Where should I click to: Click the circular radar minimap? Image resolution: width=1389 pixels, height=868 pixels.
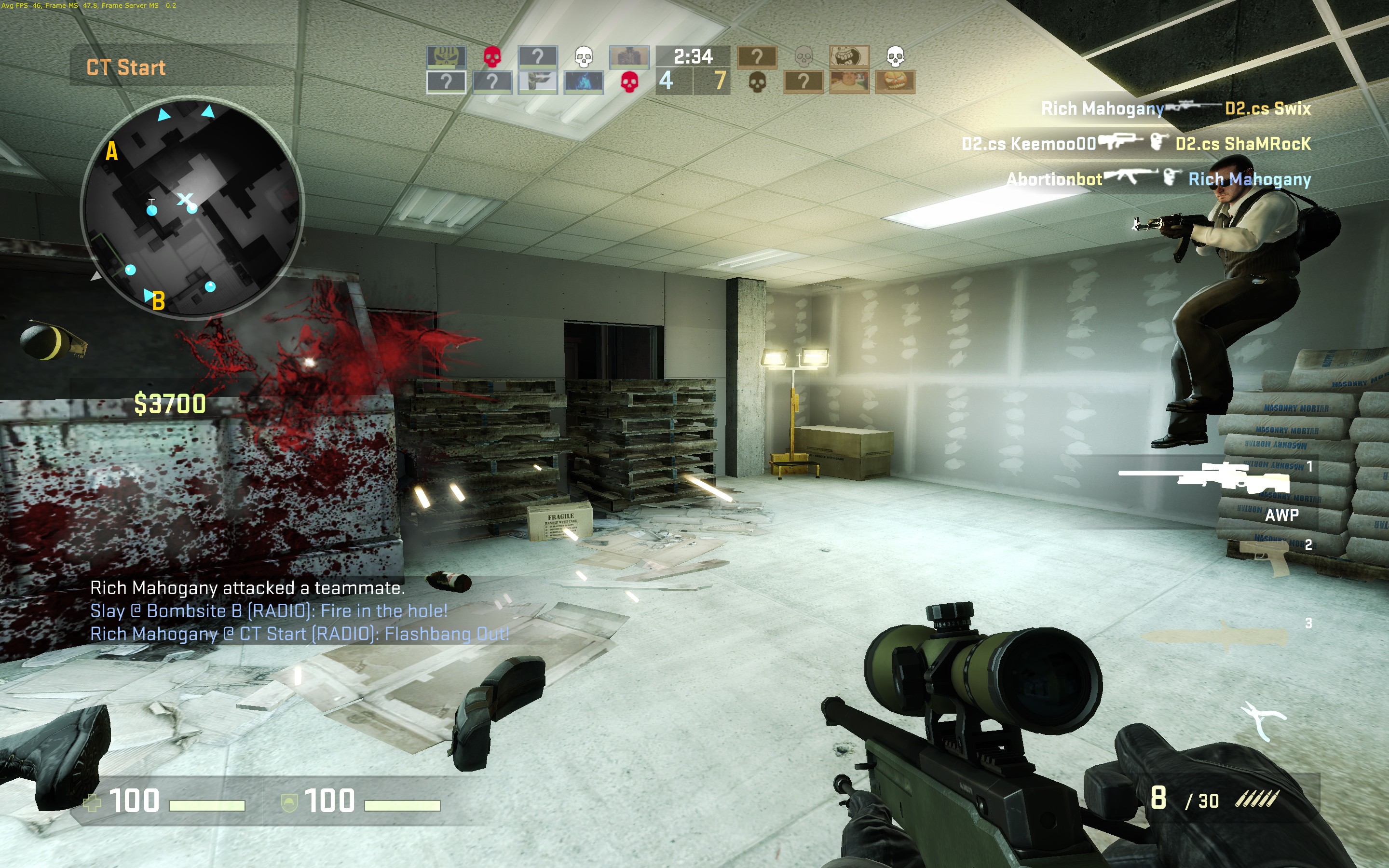tap(192, 207)
